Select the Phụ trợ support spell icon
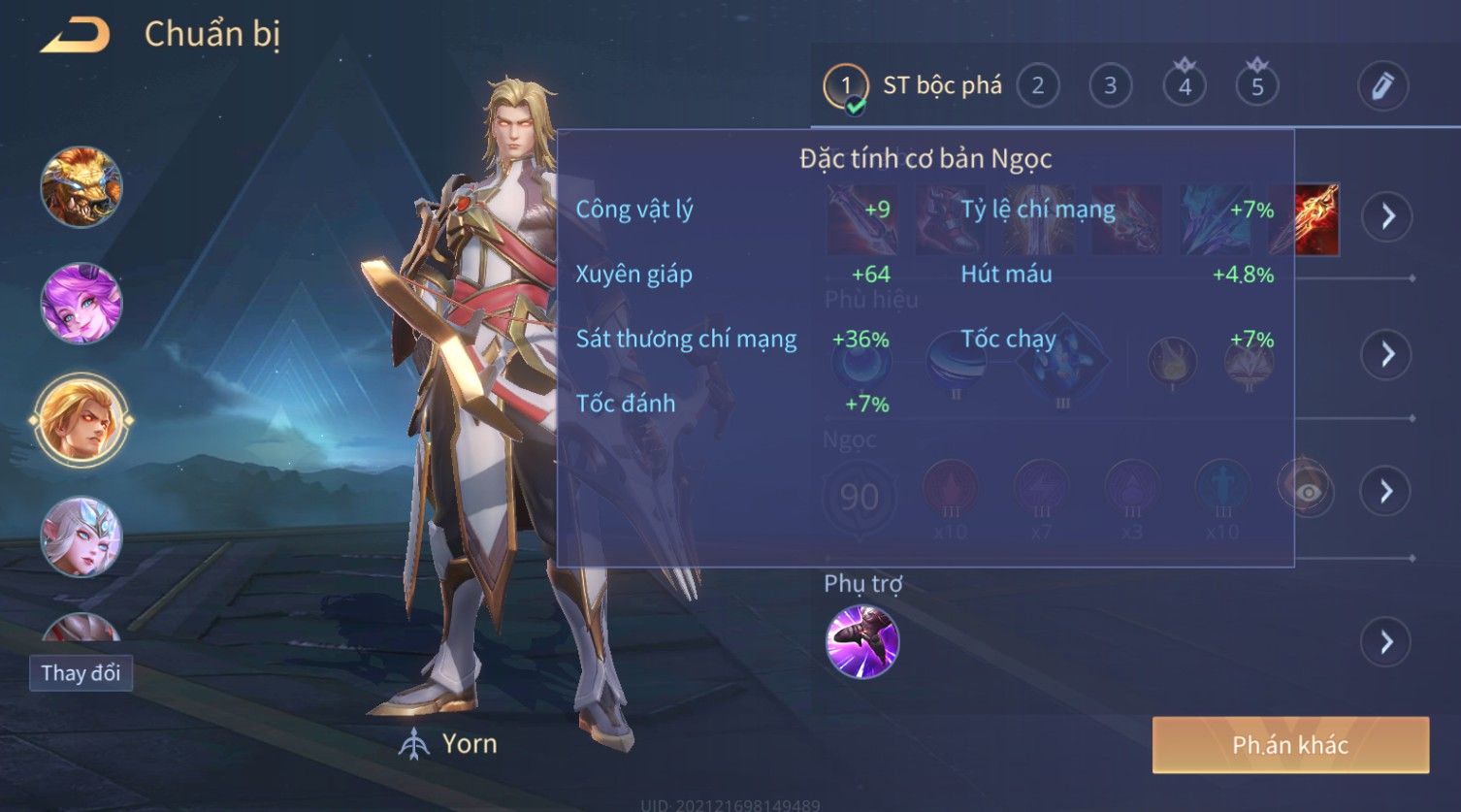The height and width of the screenshot is (812, 1461). [x=862, y=641]
